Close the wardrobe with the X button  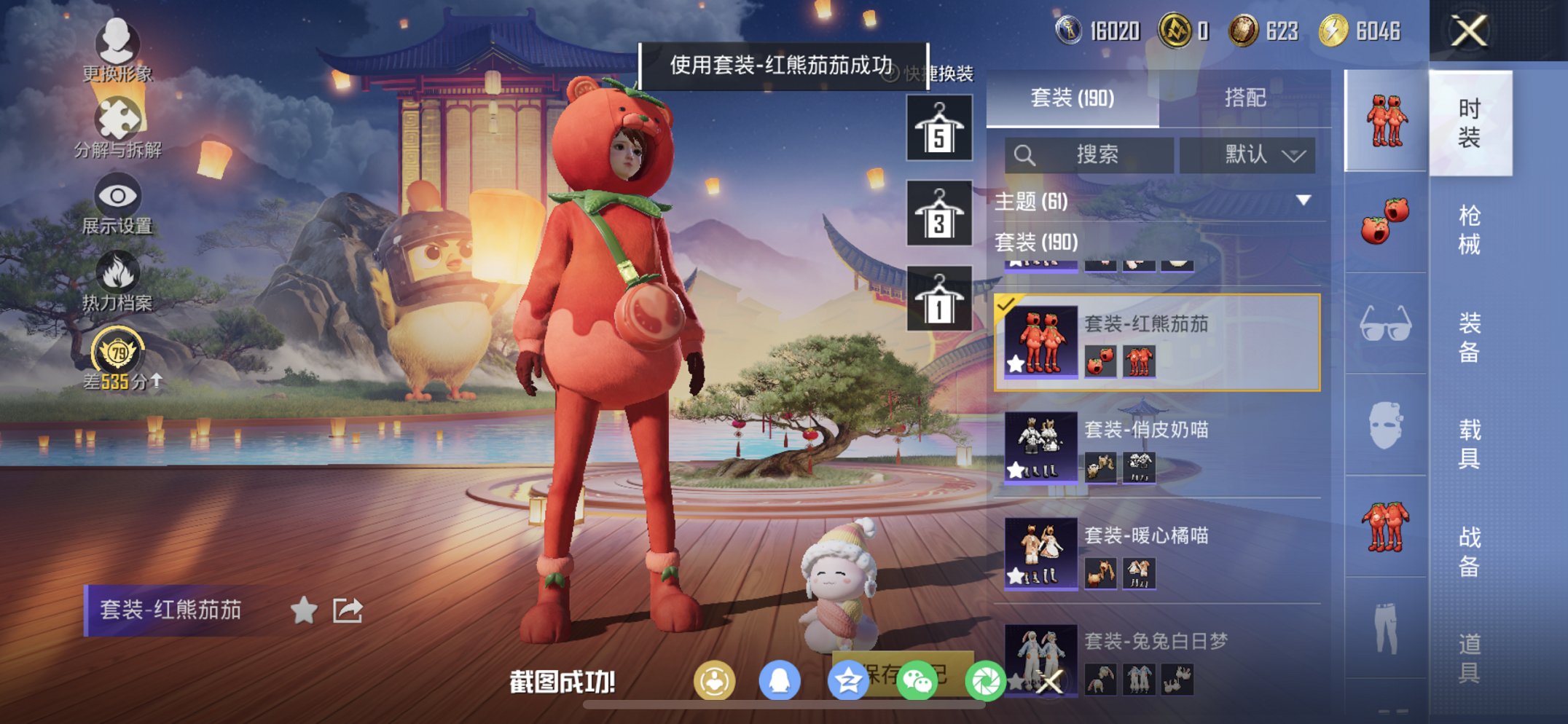click(1470, 32)
